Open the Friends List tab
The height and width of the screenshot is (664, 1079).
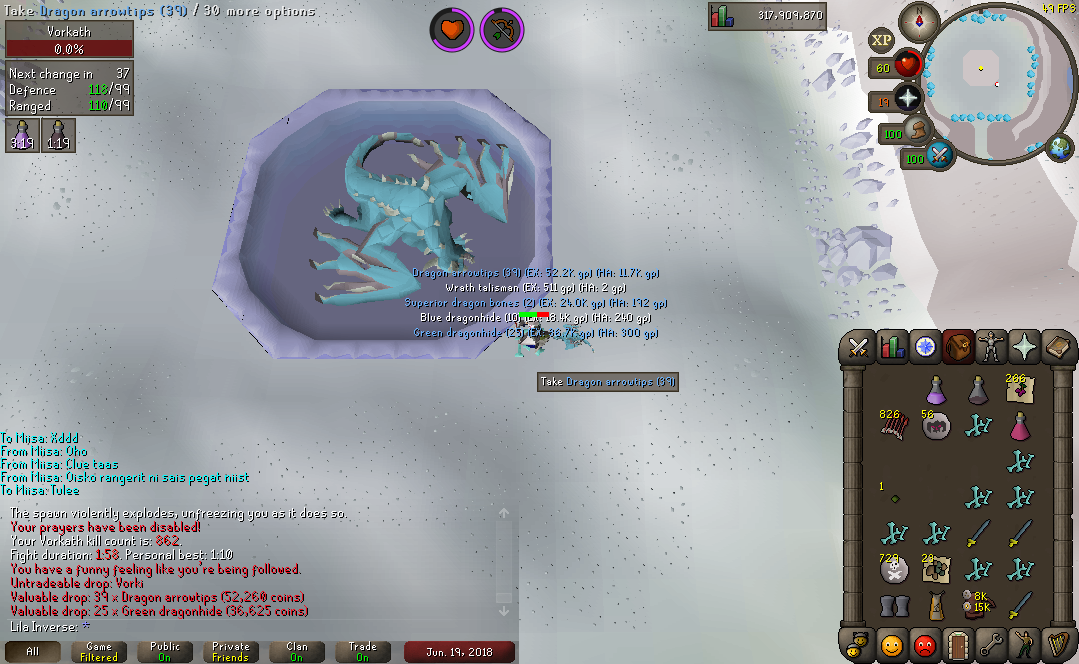(x=891, y=645)
